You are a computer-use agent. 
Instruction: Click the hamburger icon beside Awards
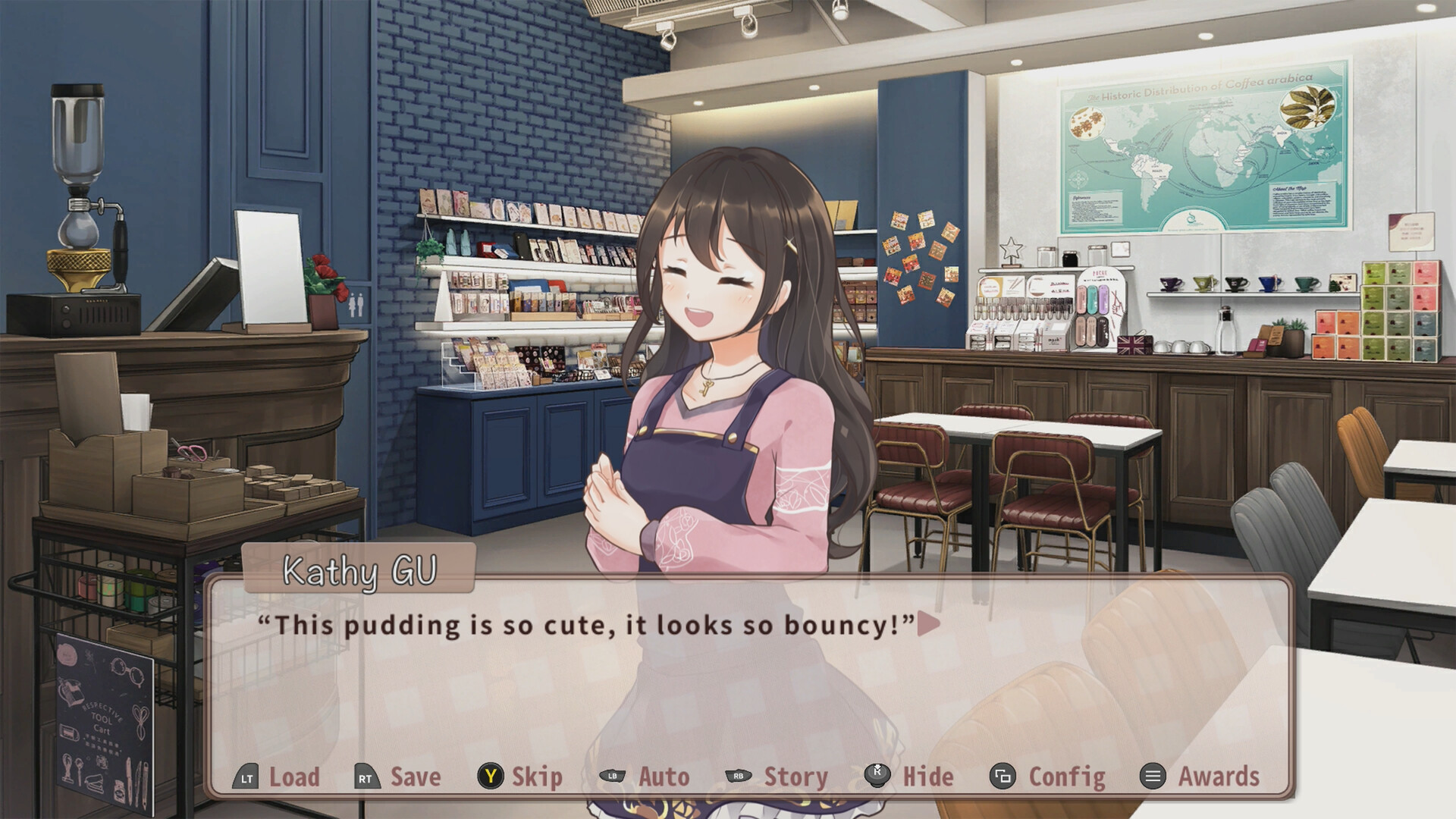[1152, 777]
